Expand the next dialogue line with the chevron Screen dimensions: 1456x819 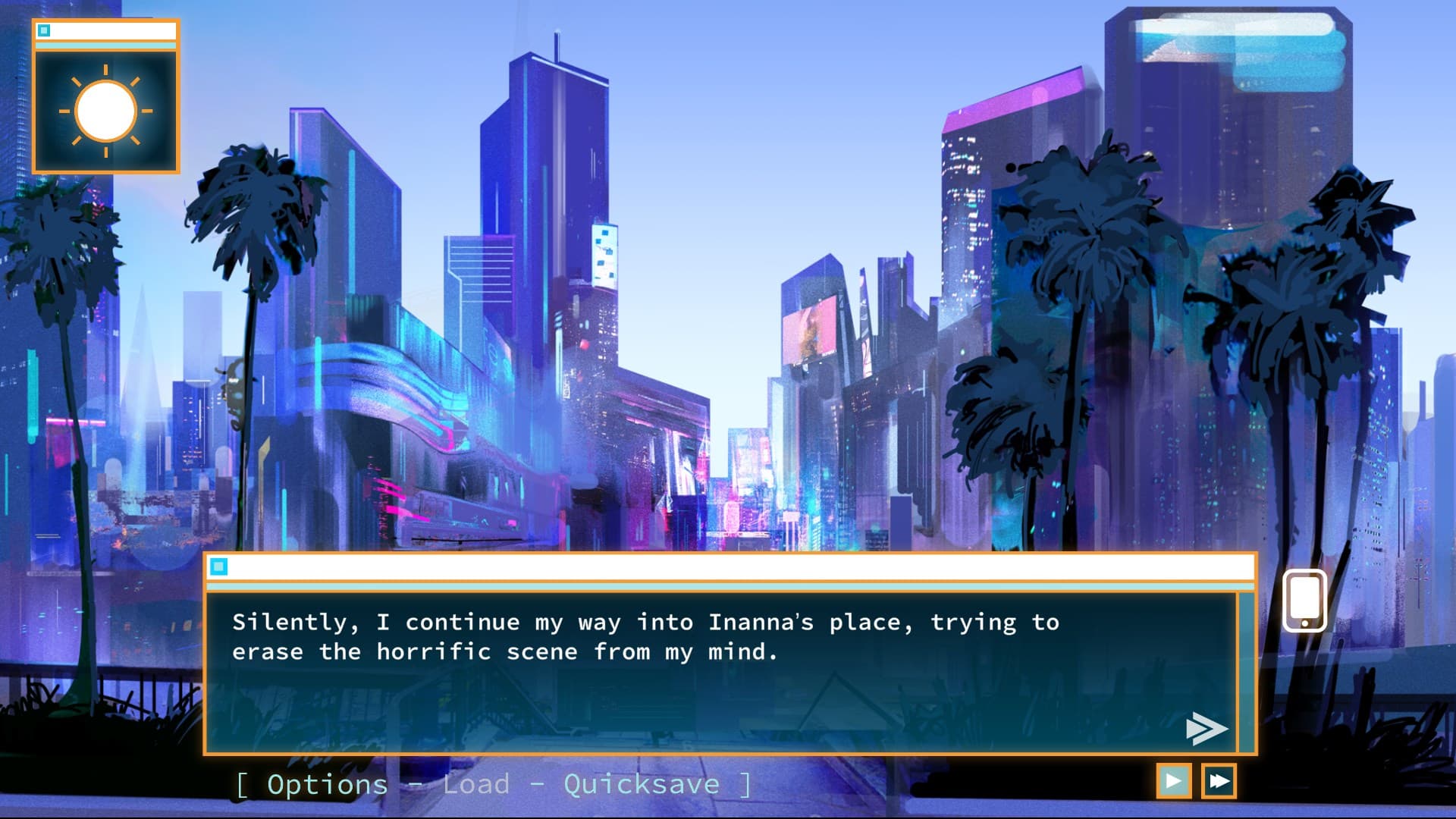1207,729
